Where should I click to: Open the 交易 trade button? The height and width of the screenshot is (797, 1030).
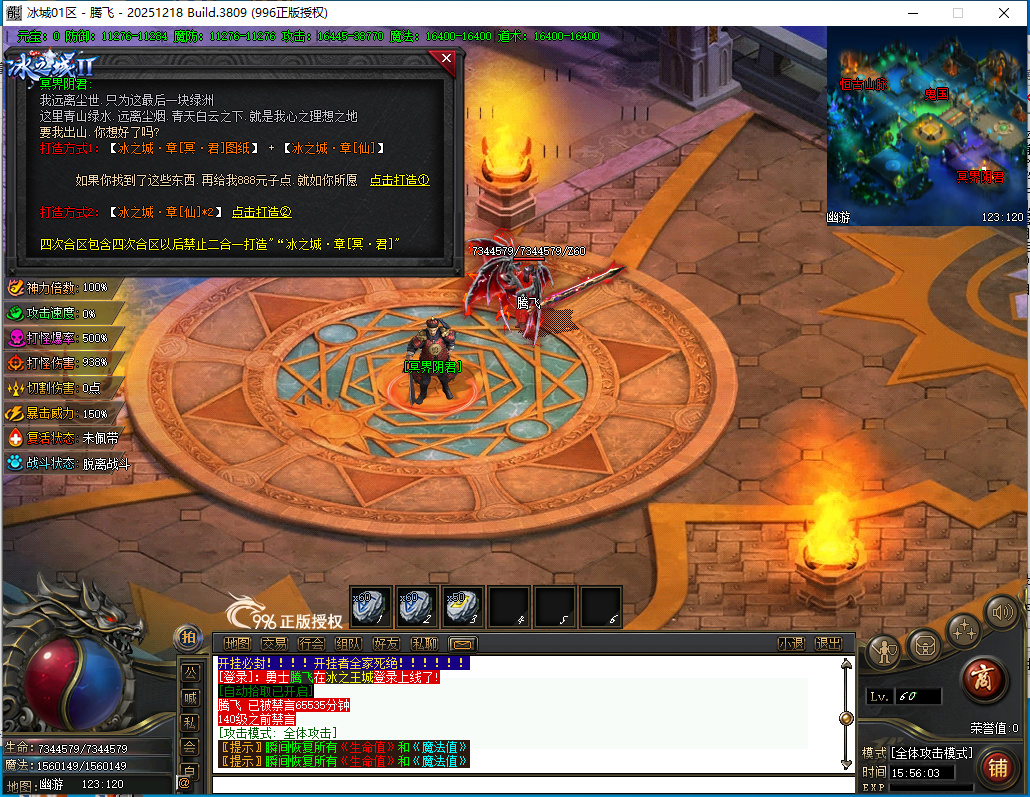point(274,643)
